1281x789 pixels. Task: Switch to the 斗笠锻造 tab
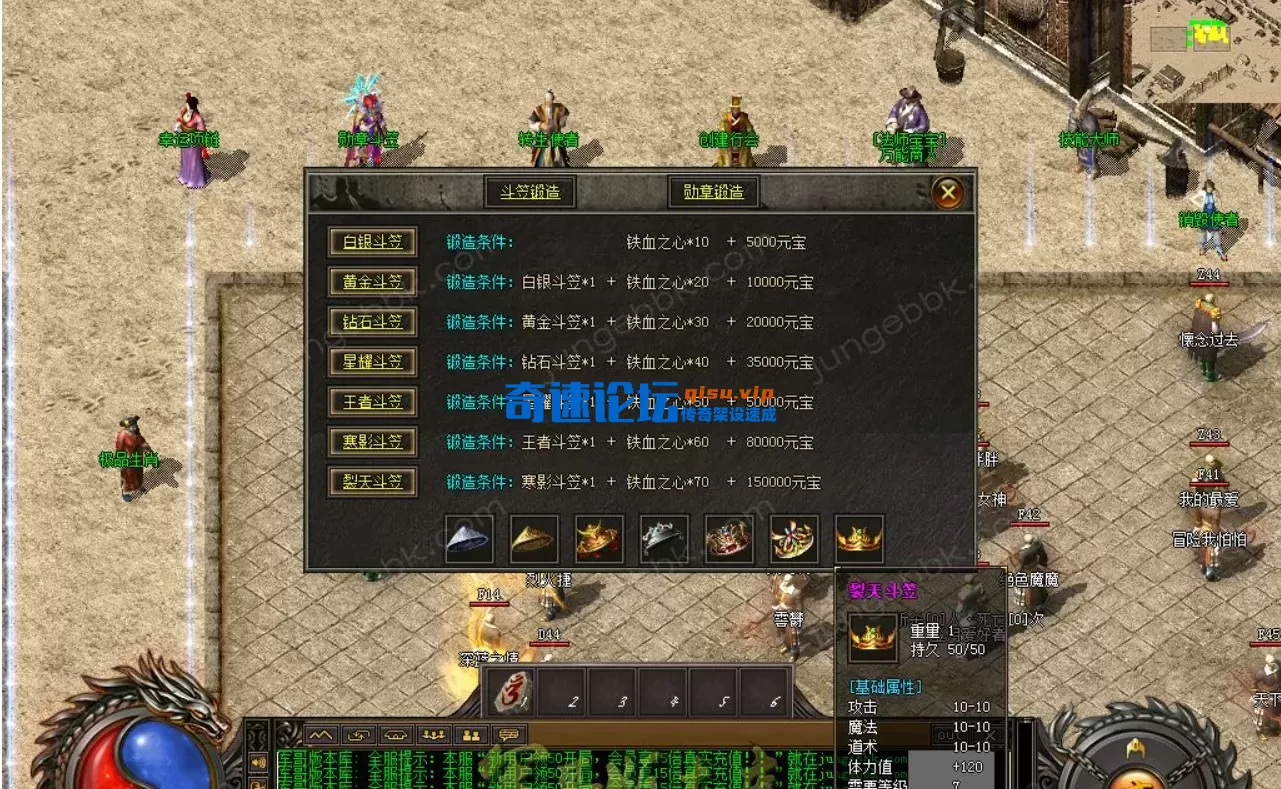coord(531,192)
